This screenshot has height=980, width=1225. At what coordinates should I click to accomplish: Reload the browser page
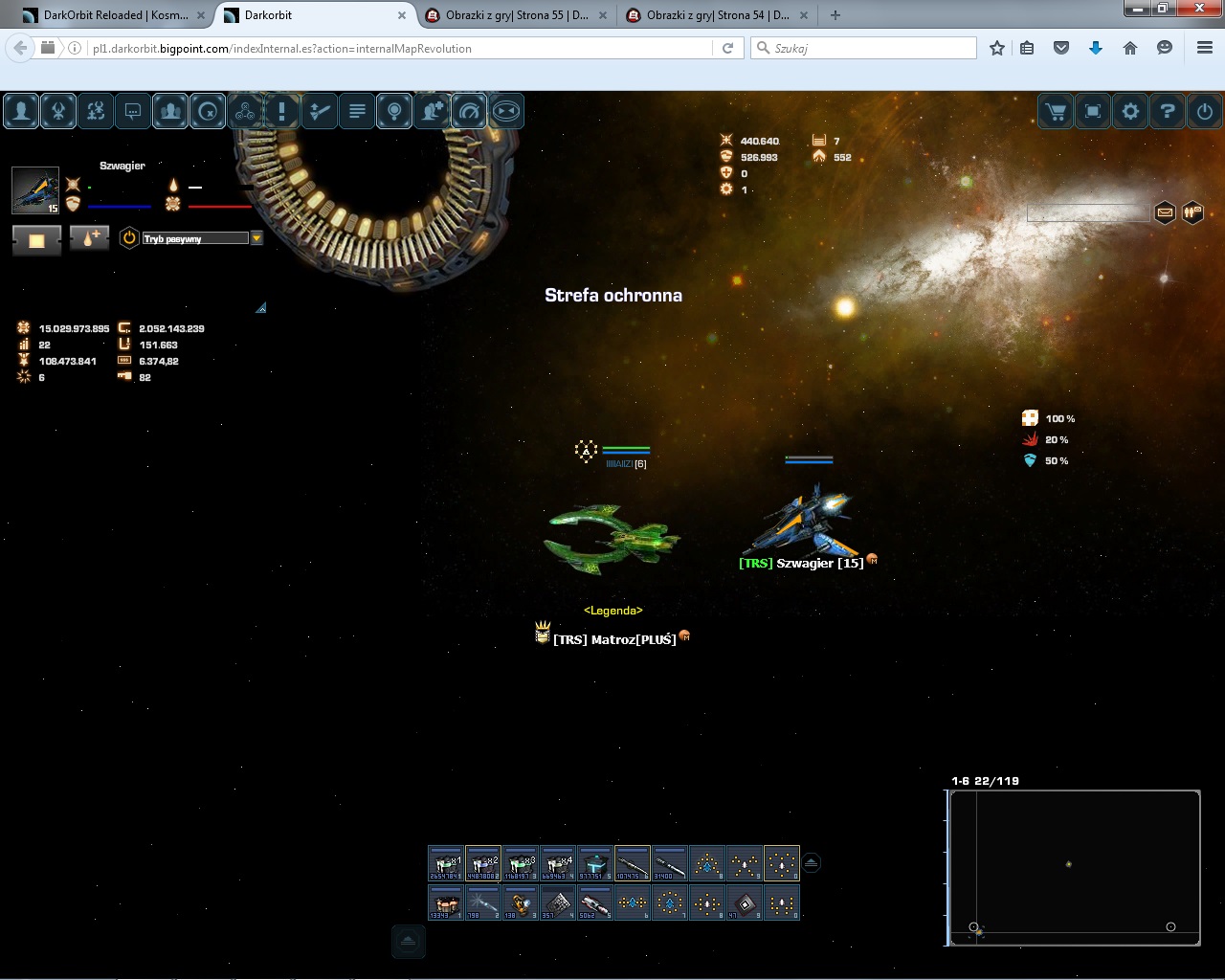pos(727,48)
